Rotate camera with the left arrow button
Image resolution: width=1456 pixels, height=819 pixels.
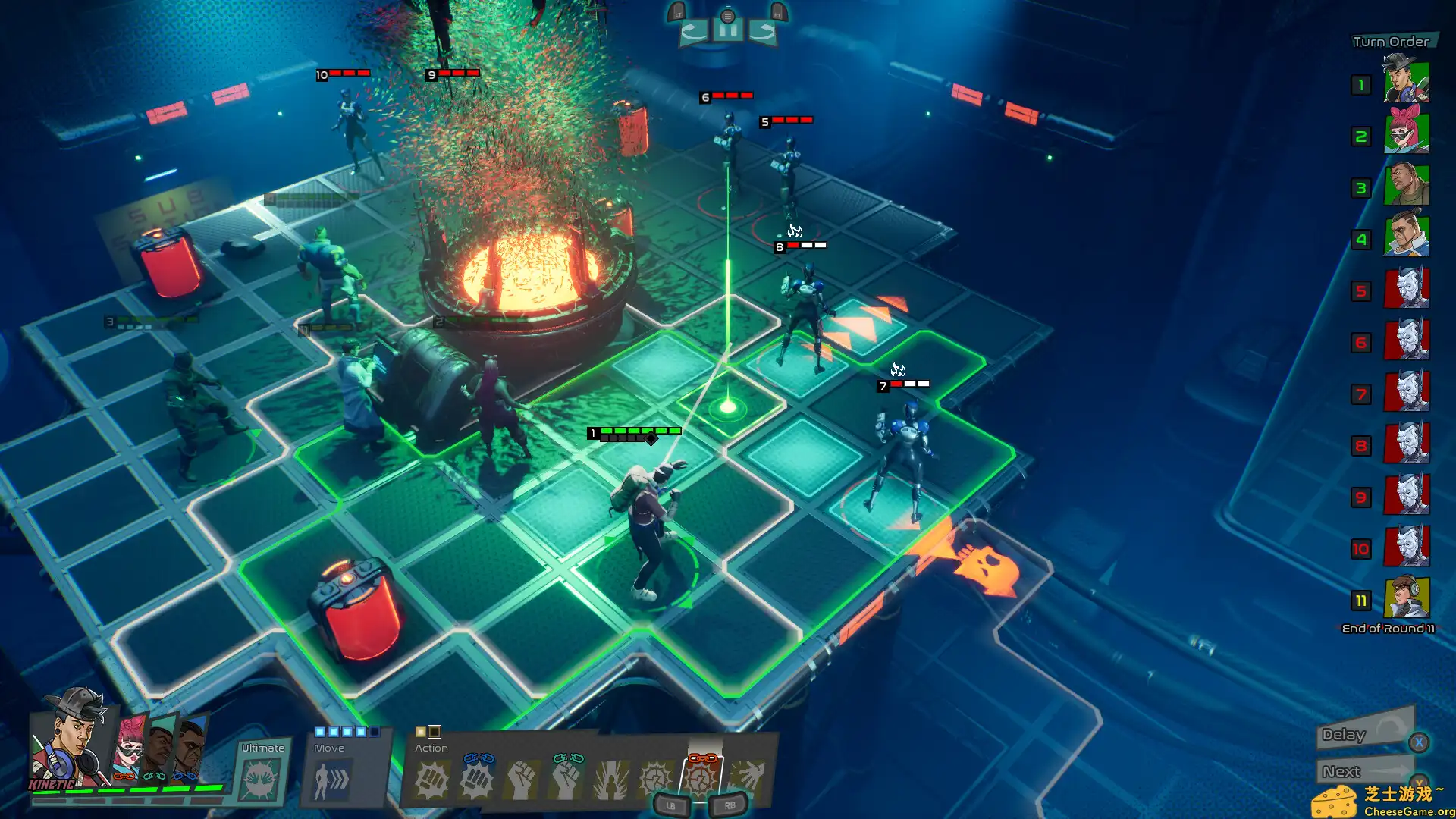(x=693, y=31)
